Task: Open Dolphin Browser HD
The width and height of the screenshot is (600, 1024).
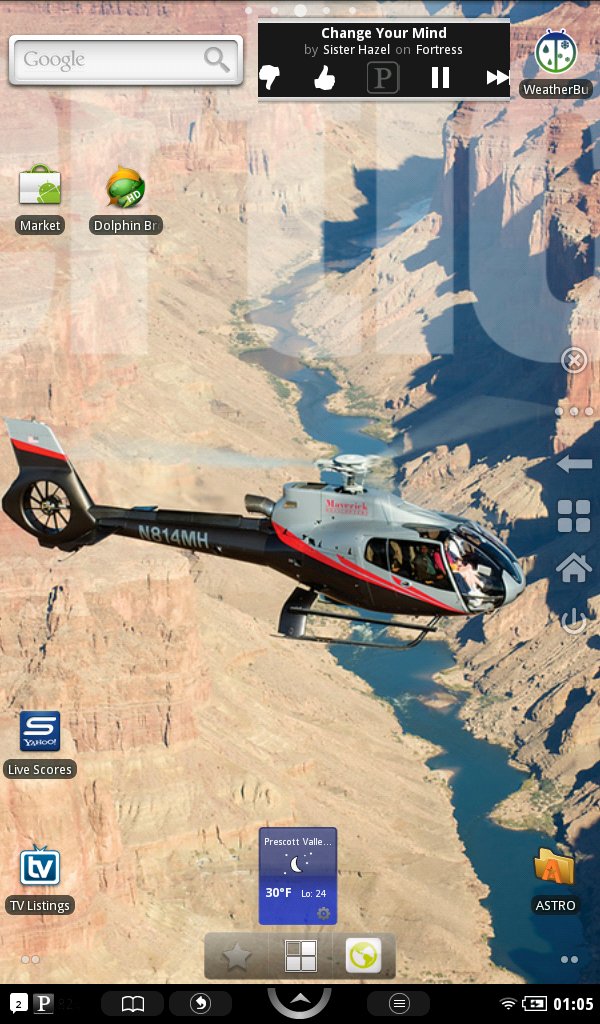Action: coord(126,188)
